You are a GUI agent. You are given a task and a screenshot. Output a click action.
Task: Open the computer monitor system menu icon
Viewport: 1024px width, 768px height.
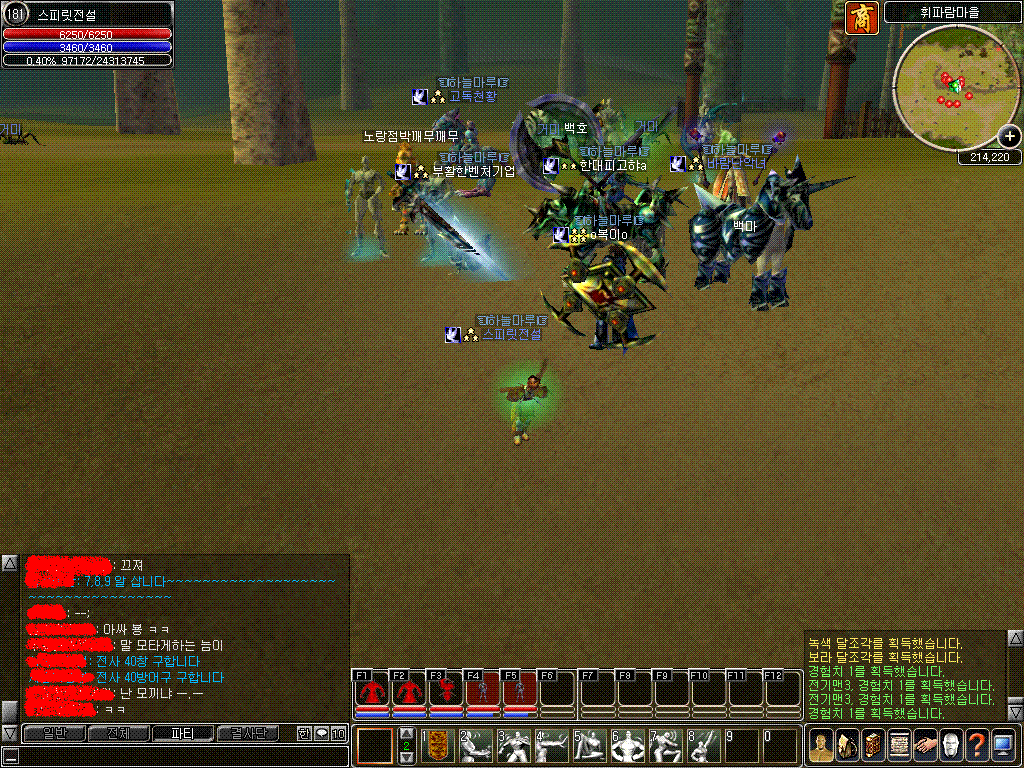tap(1004, 745)
